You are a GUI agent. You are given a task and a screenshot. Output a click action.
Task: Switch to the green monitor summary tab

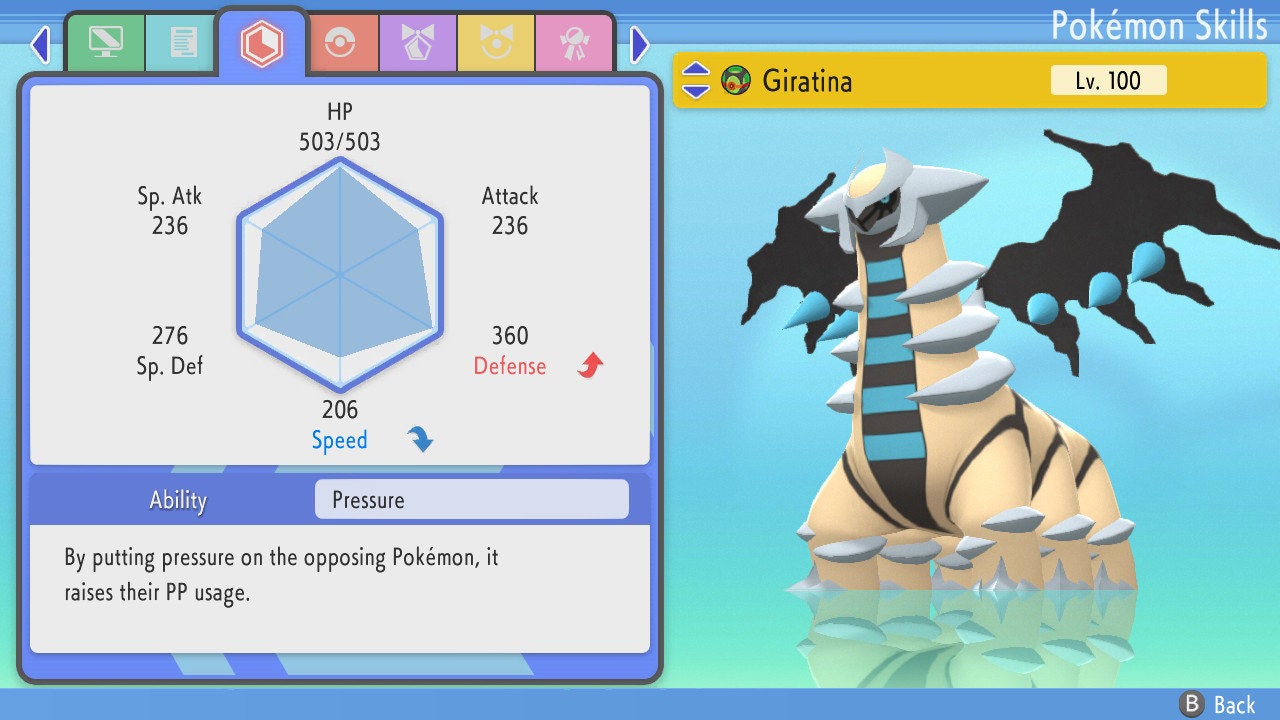click(x=105, y=42)
